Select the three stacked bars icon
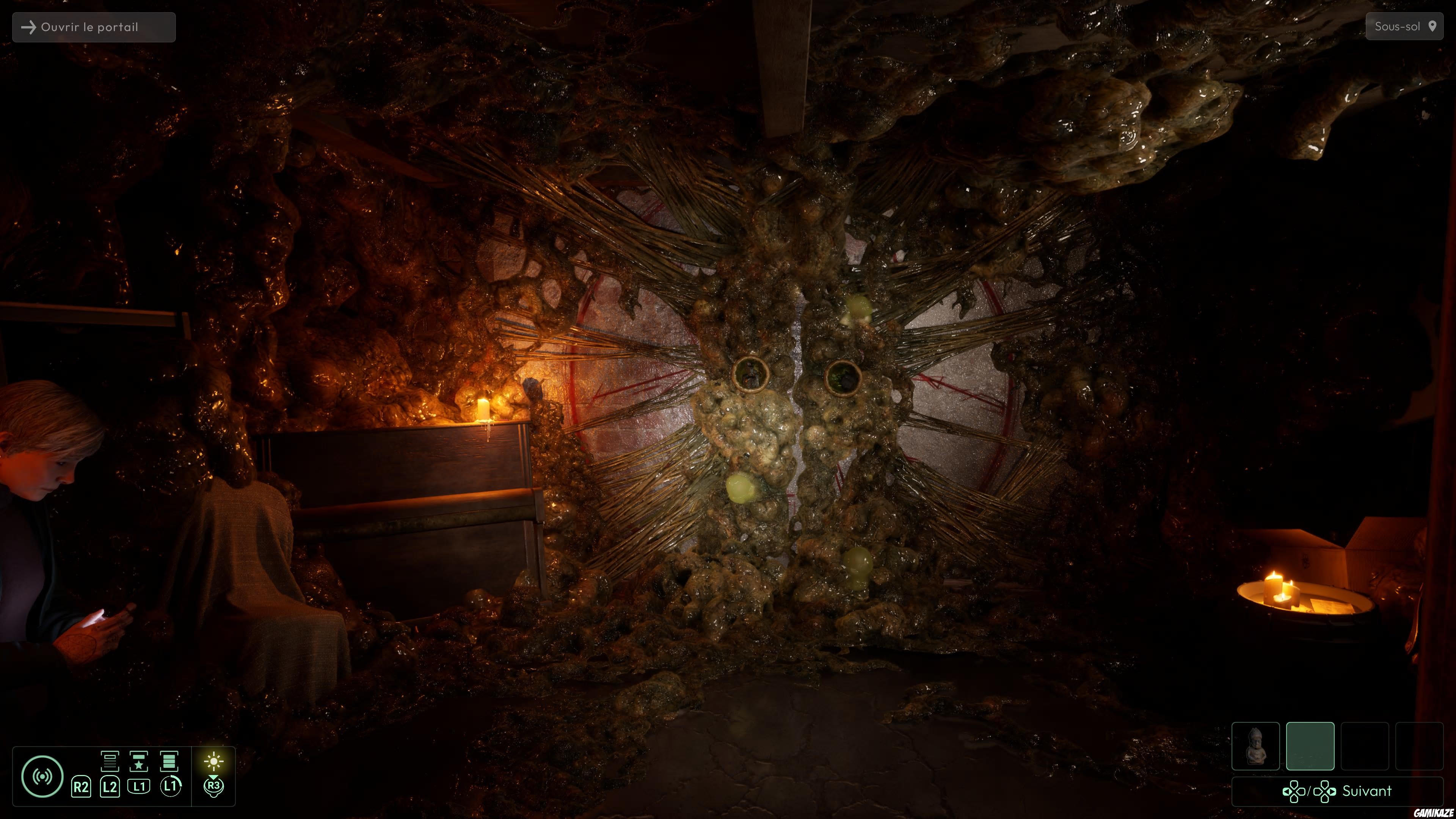Viewport: 1456px width, 819px height. point(169,761)
